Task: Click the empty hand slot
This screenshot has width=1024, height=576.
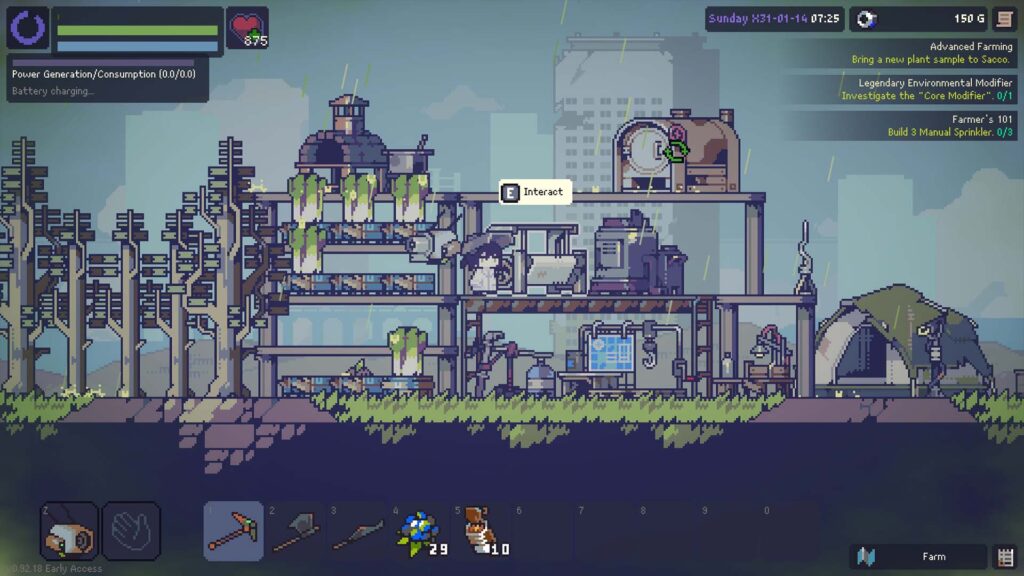Action: coord(131,531)
